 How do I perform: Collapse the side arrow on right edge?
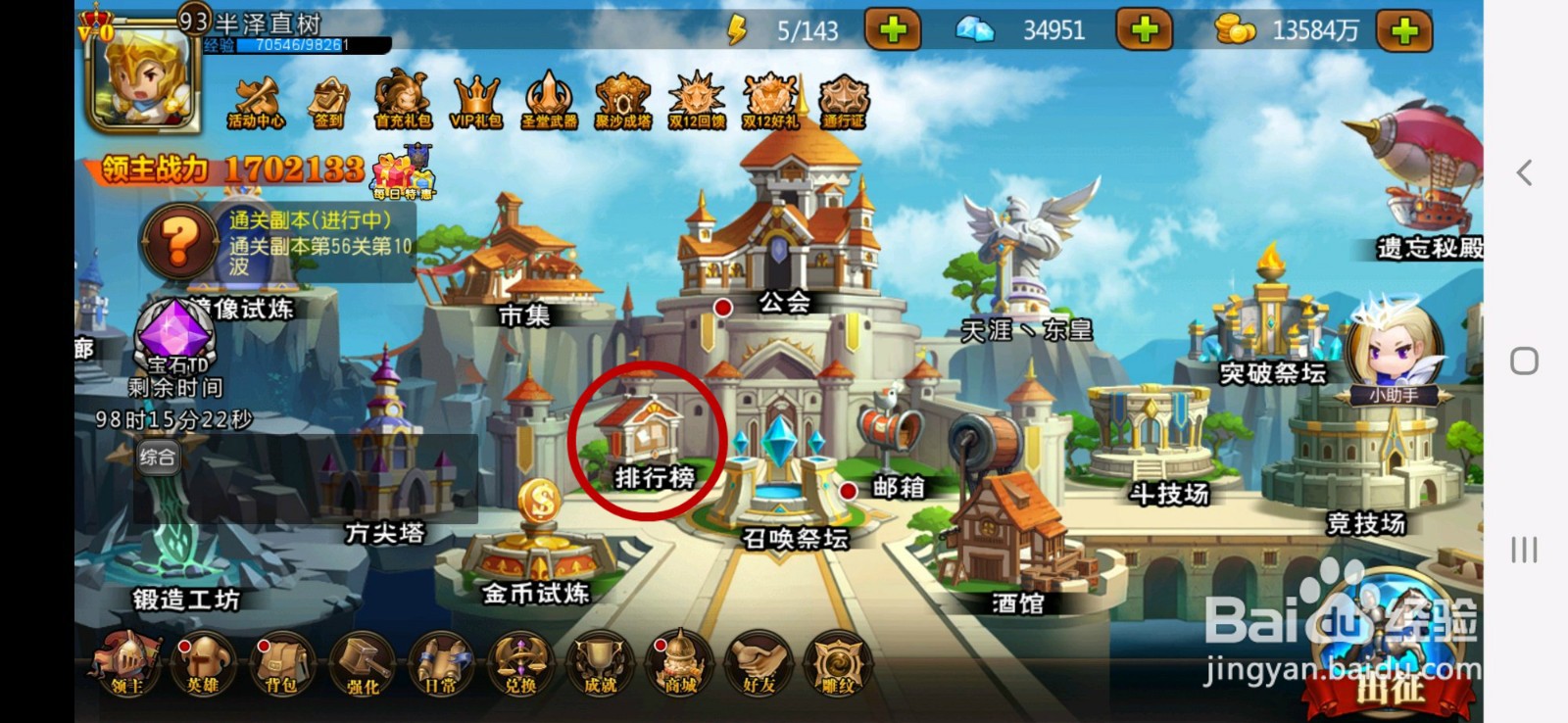[1524, 173]
